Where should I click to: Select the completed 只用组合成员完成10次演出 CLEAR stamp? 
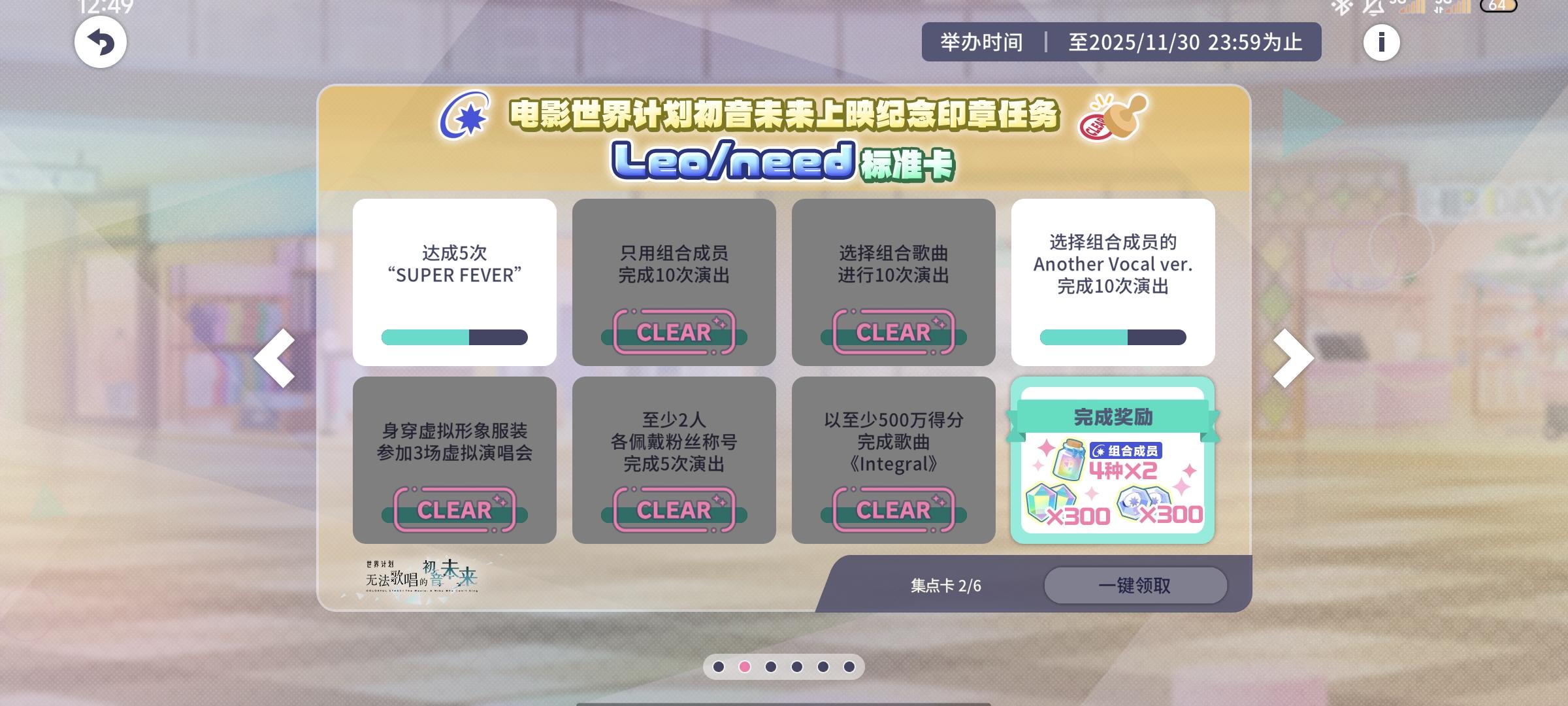[675, 333]
